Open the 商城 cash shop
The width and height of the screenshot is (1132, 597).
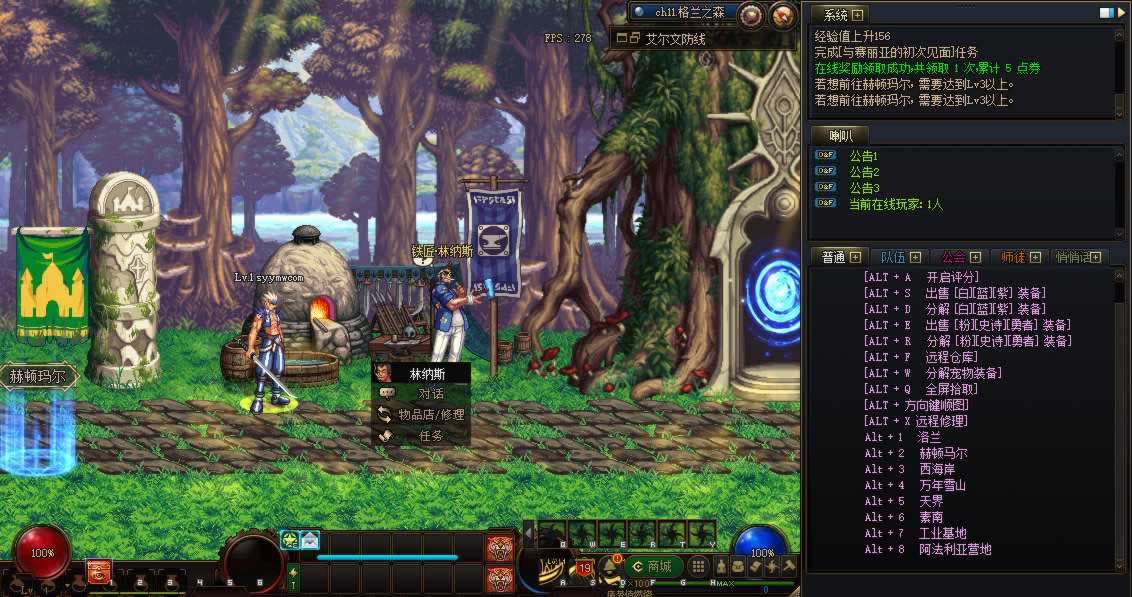(650, 567)
